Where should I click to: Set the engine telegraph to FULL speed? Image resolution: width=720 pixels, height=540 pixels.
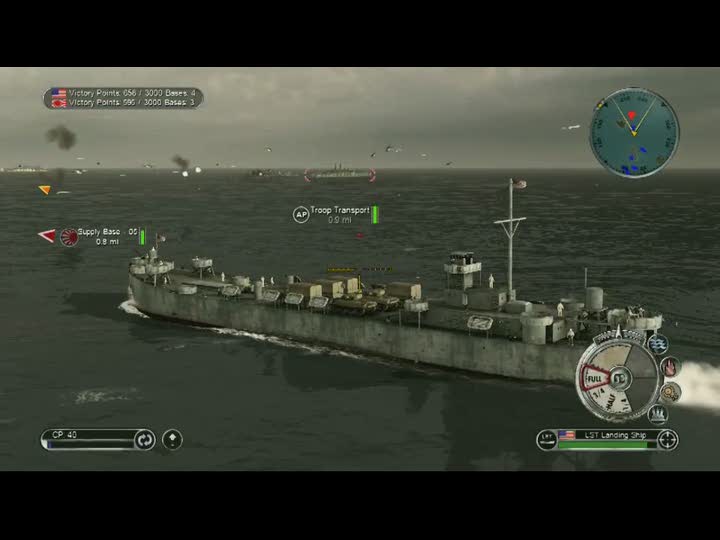pos(593,380)
